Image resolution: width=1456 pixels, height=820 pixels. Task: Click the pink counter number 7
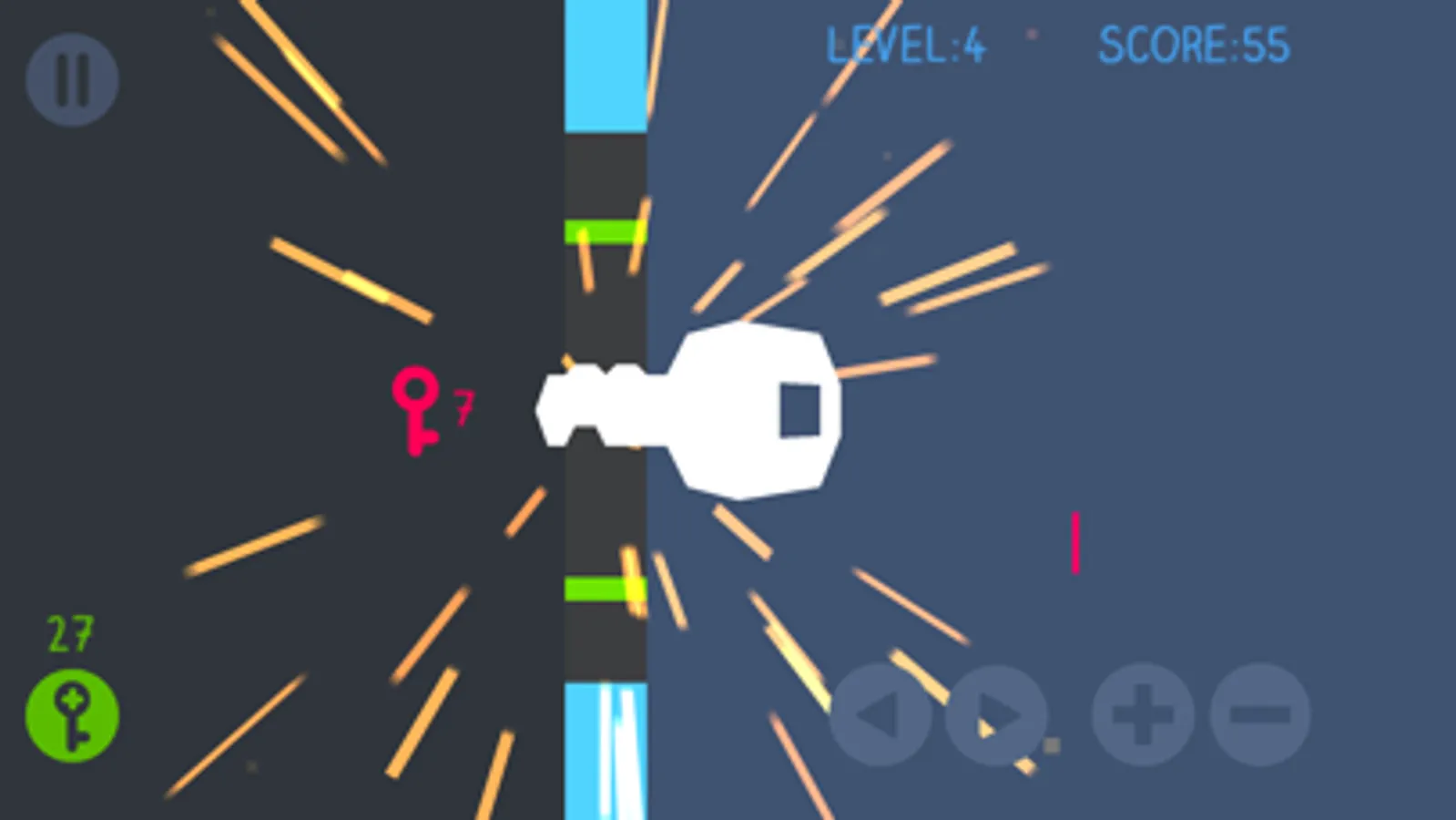click(464, 407)
